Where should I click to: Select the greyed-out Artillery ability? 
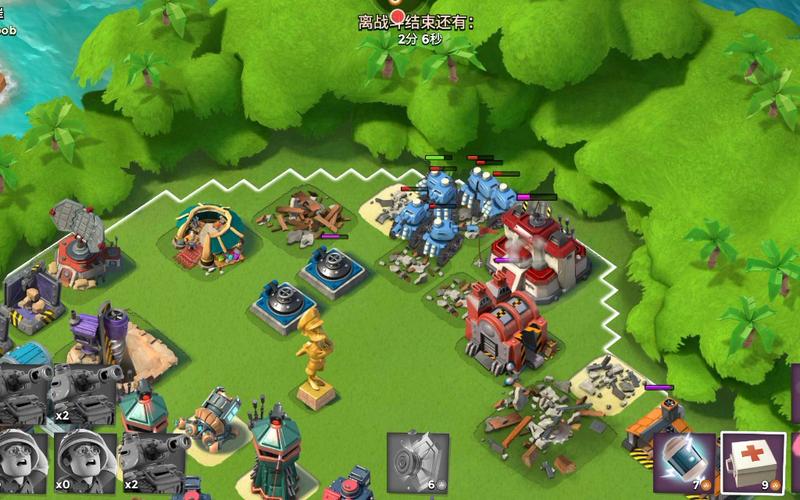pyautogui.click(x=417, y=463)
